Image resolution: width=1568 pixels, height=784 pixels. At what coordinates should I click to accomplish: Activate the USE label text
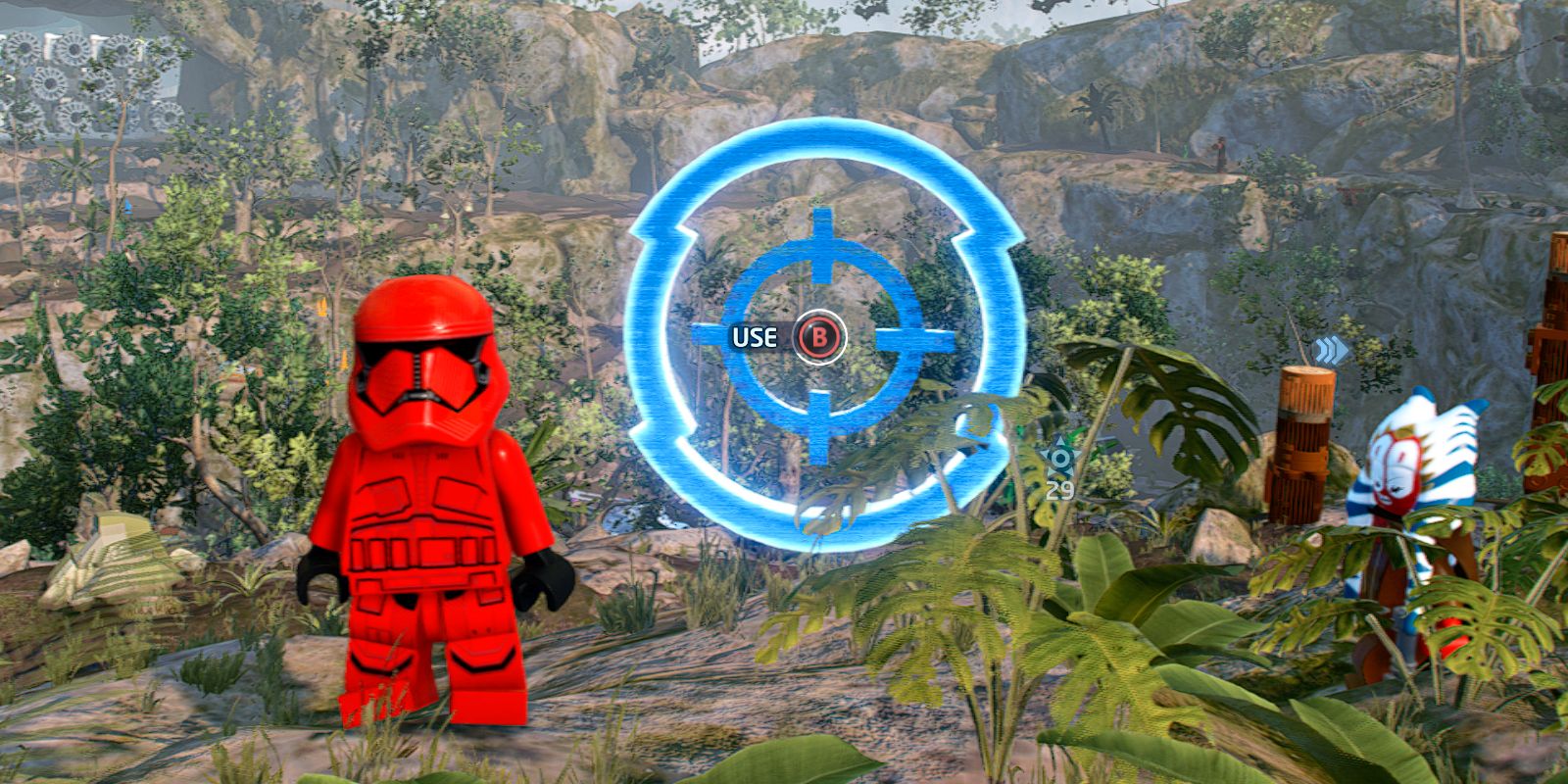755,338
